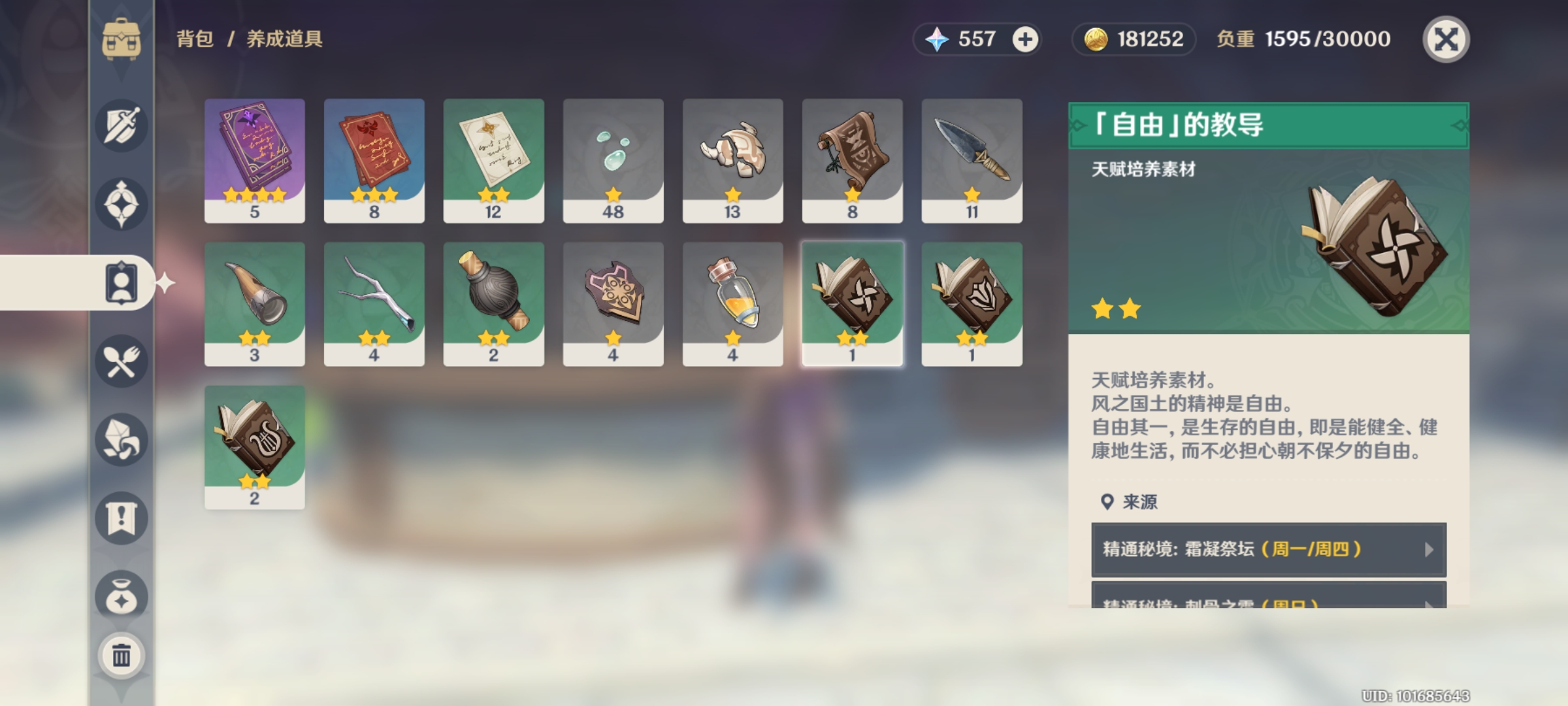Open the 霜凝祭坛 domain source entry
The image size is (1568, 706).
pyautogui.click(x=1268, y=549)
